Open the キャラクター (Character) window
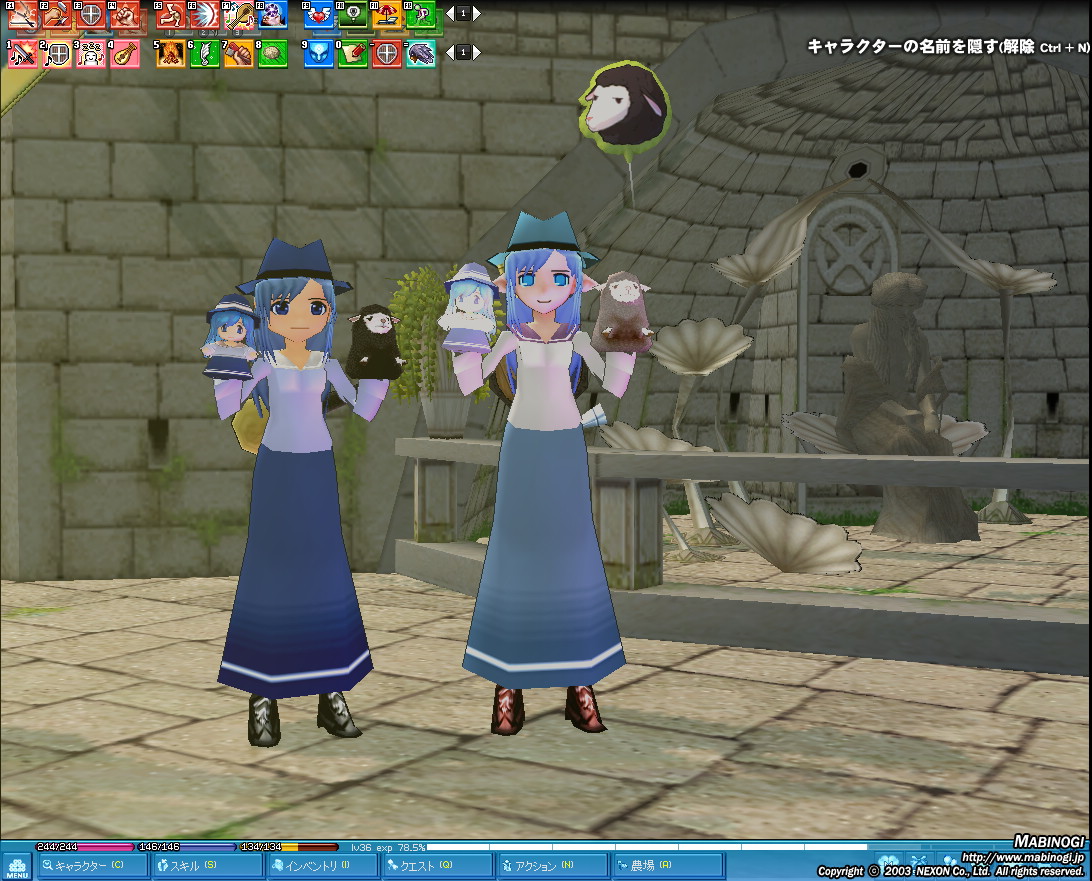 [x=92, y=866]
